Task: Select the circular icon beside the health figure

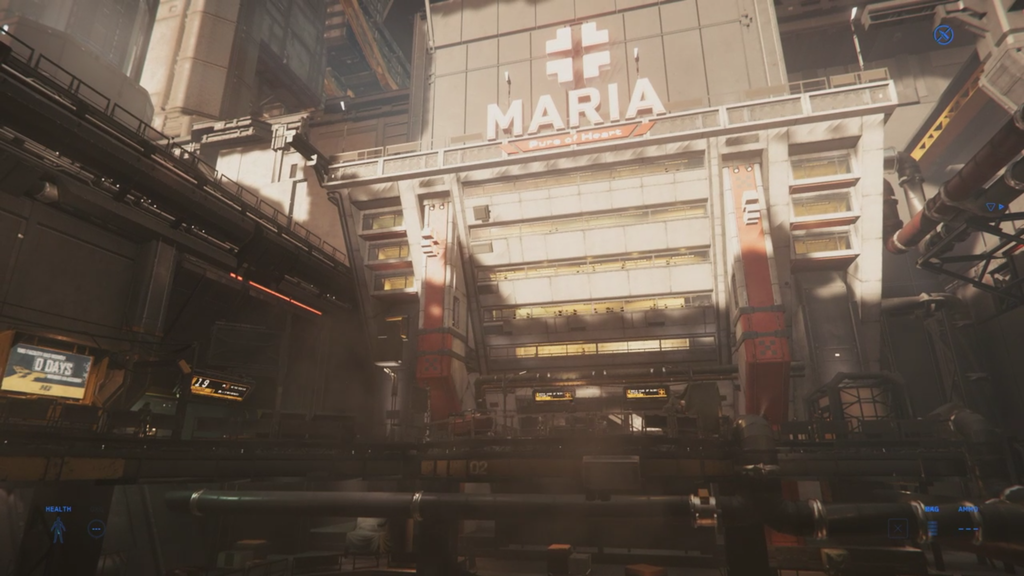Action: (96, 529)
